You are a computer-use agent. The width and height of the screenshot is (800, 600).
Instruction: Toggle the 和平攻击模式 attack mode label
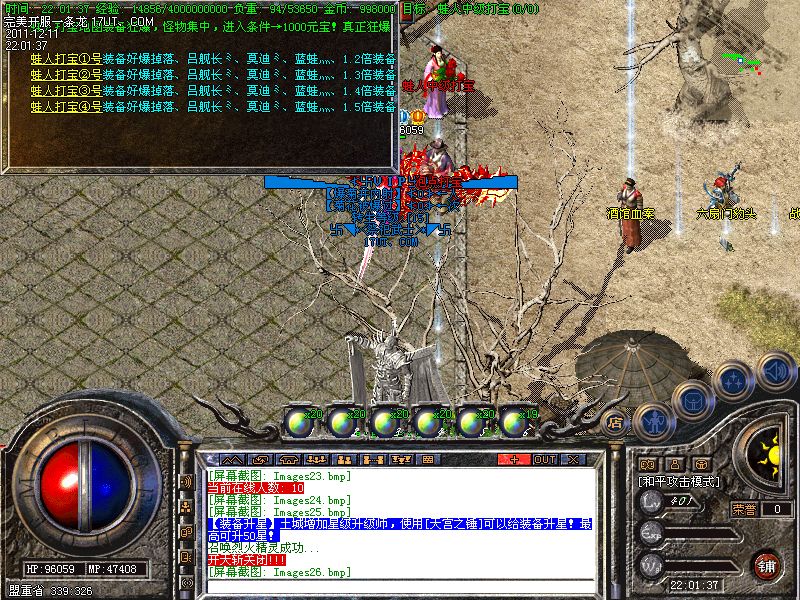coord(680,481)
